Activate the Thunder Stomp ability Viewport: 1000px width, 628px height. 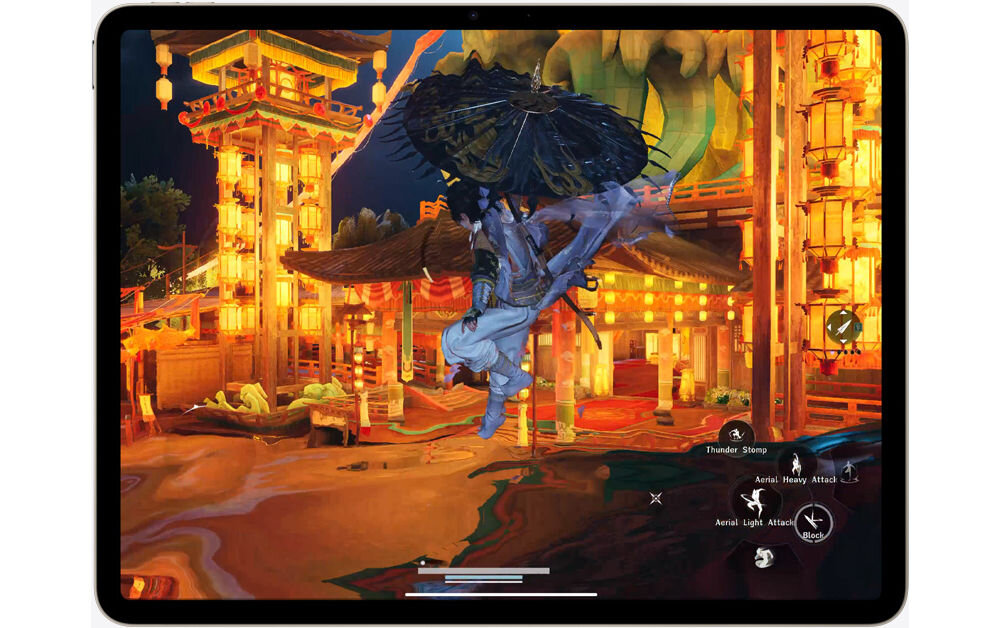click(736, 433)
